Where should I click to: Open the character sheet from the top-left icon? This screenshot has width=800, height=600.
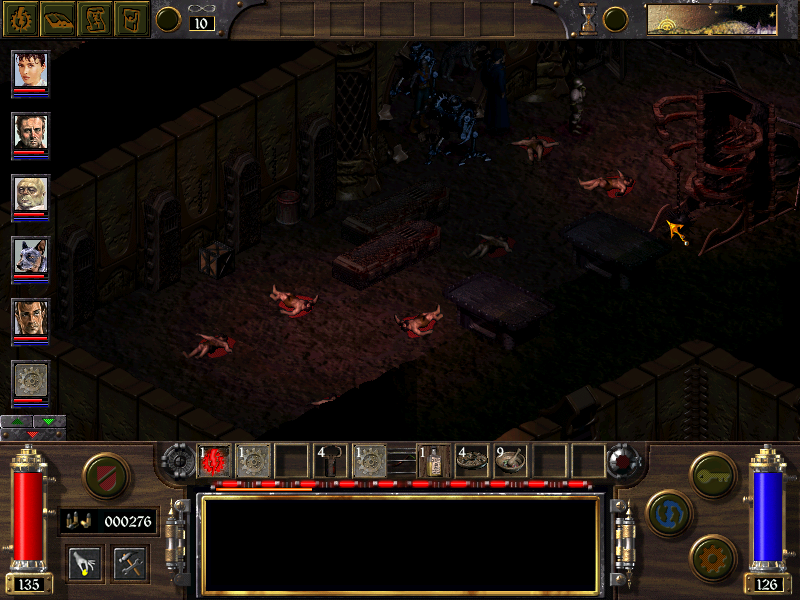[21, 18]
